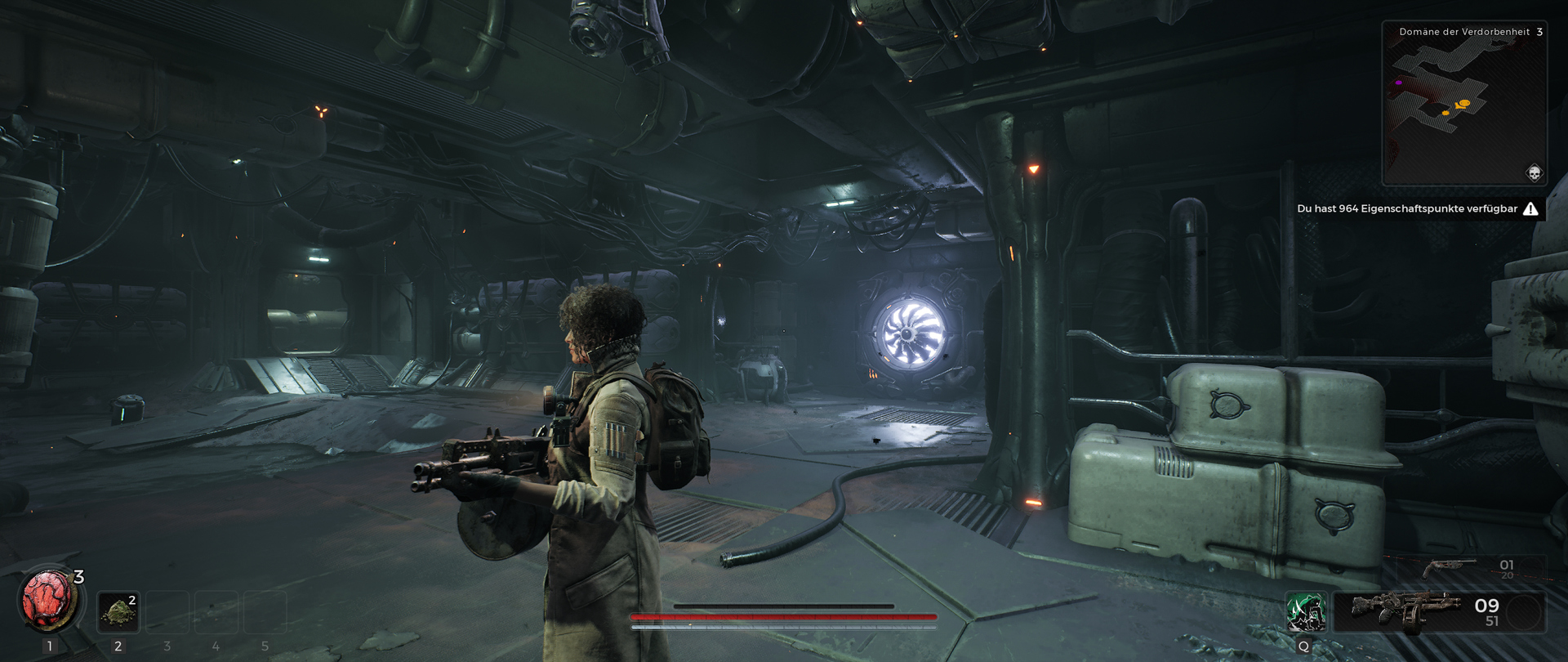Open the minimap of Domäne der Verdorbenheit
Image resolution: width=1568 pixels, height=662 pixels.
(x=1463, y=106)
